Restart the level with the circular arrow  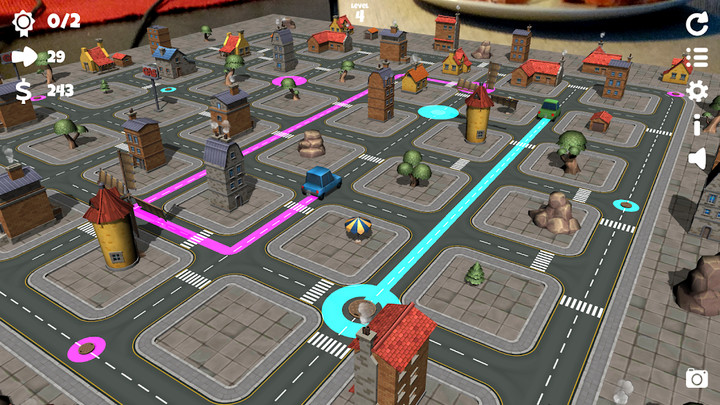(697, 24)
